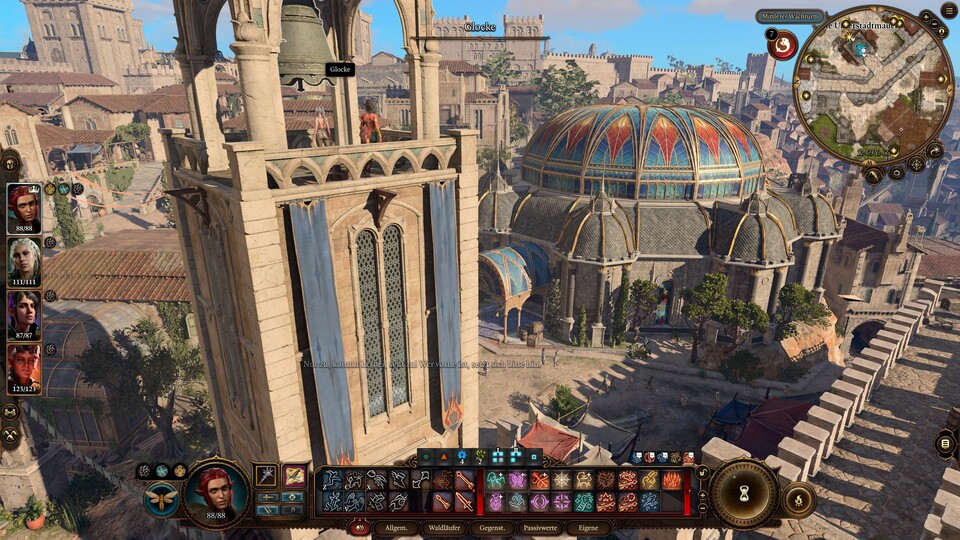
Task: Switch to the Waldläufer hotbar tab
Action: pos(446,527)
